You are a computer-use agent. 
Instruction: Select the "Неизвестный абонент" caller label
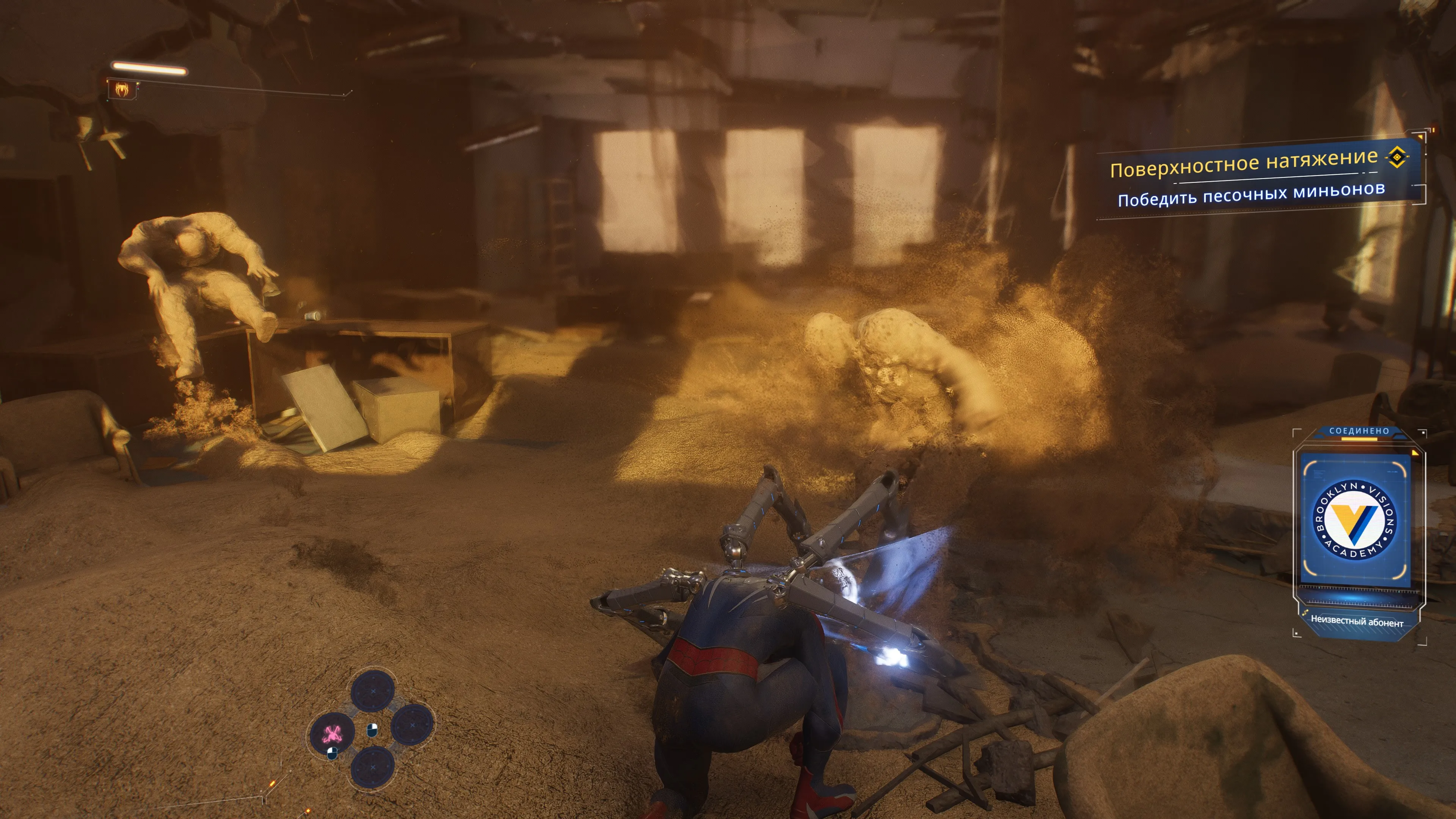point(1357,622)
